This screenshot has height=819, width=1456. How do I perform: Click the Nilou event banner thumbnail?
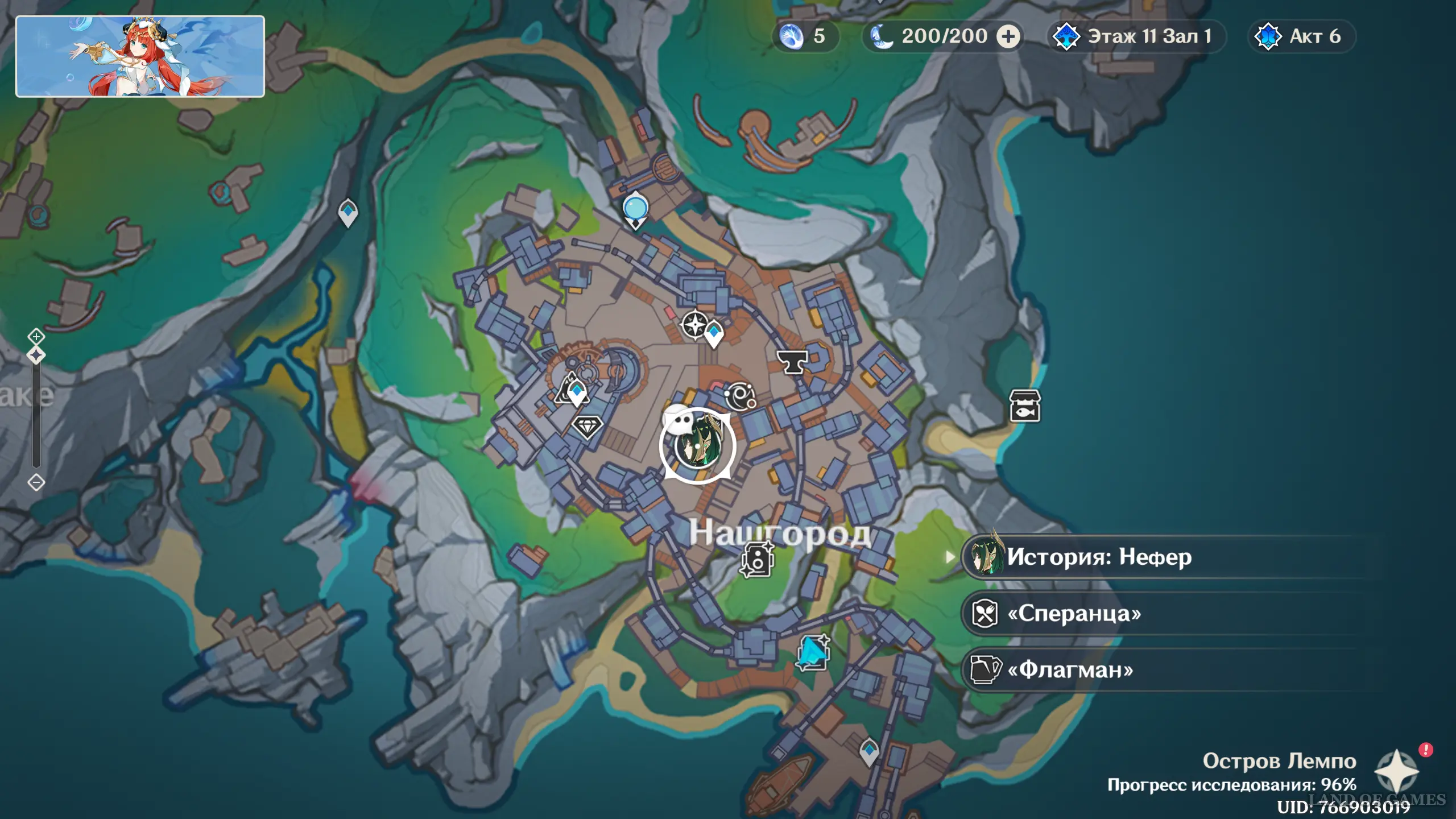140,56
